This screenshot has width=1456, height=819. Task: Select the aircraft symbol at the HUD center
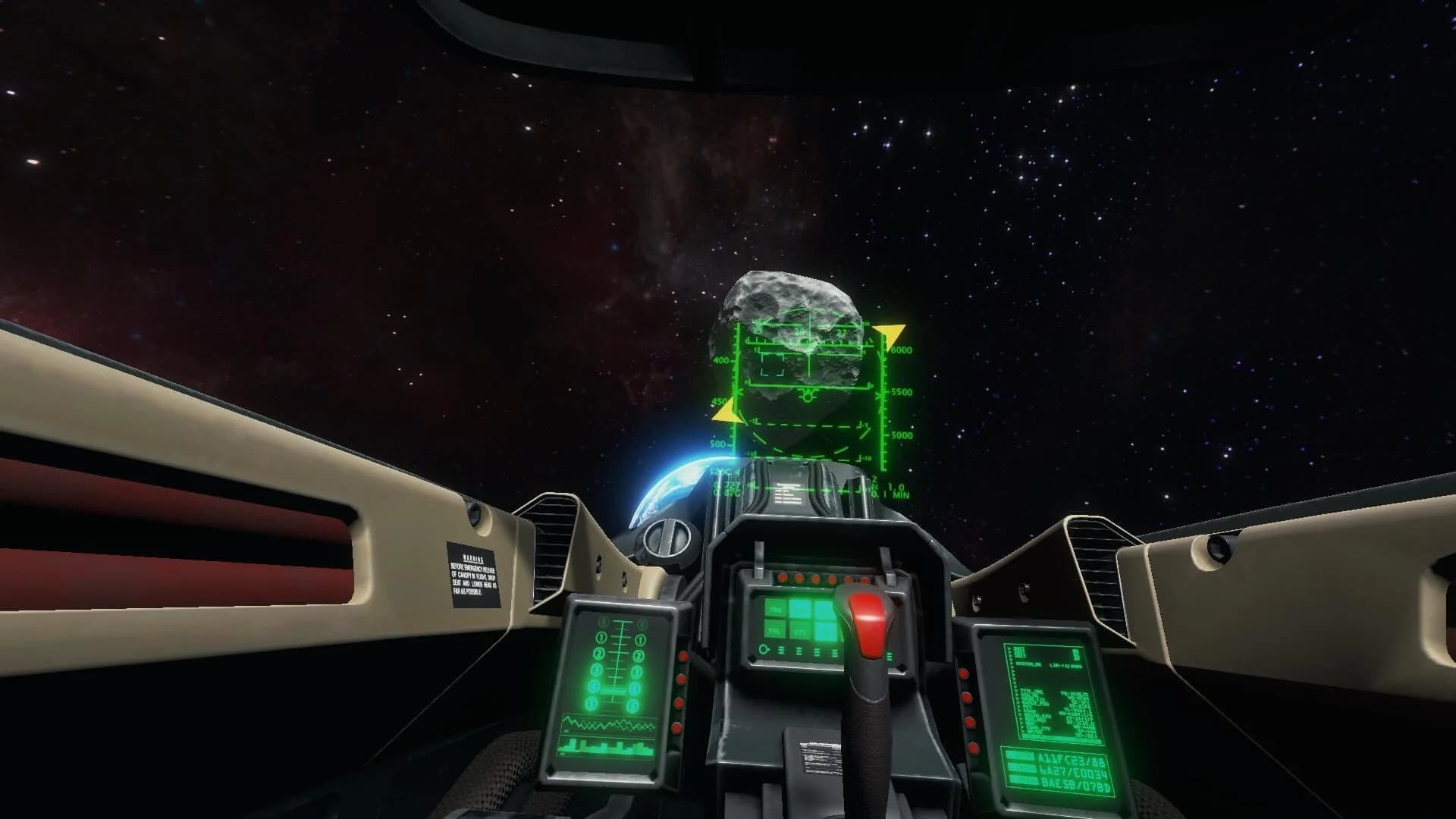click(x=808, y=394)
